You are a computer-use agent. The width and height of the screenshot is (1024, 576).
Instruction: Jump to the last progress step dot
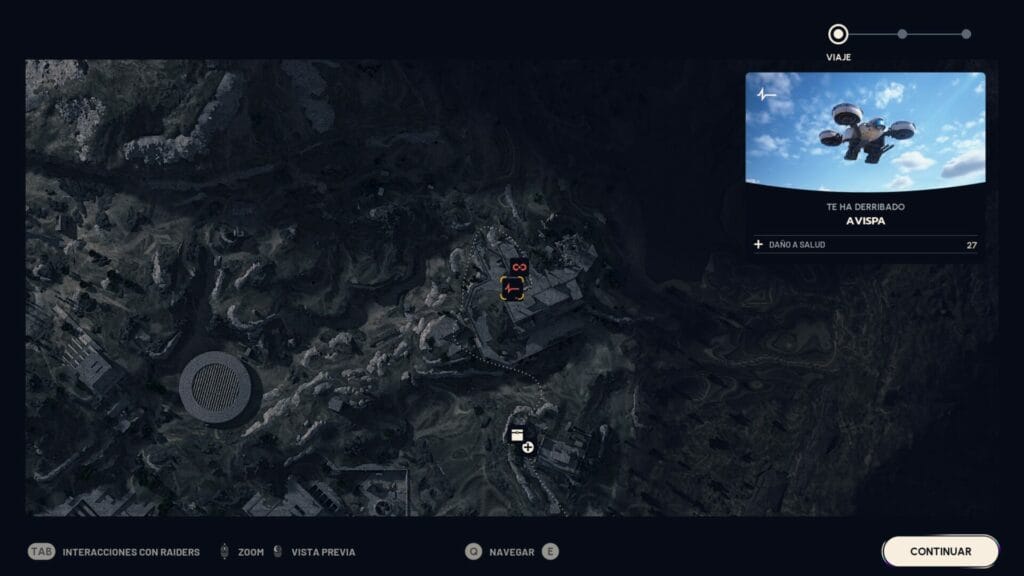click(x=966, y=34)
